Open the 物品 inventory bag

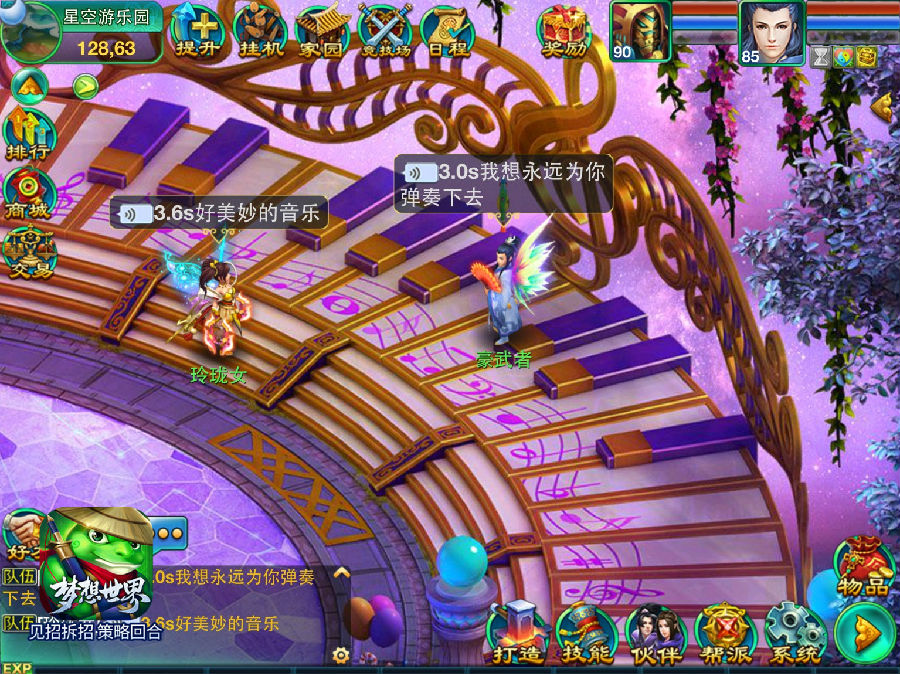click(x=863, y=566)
